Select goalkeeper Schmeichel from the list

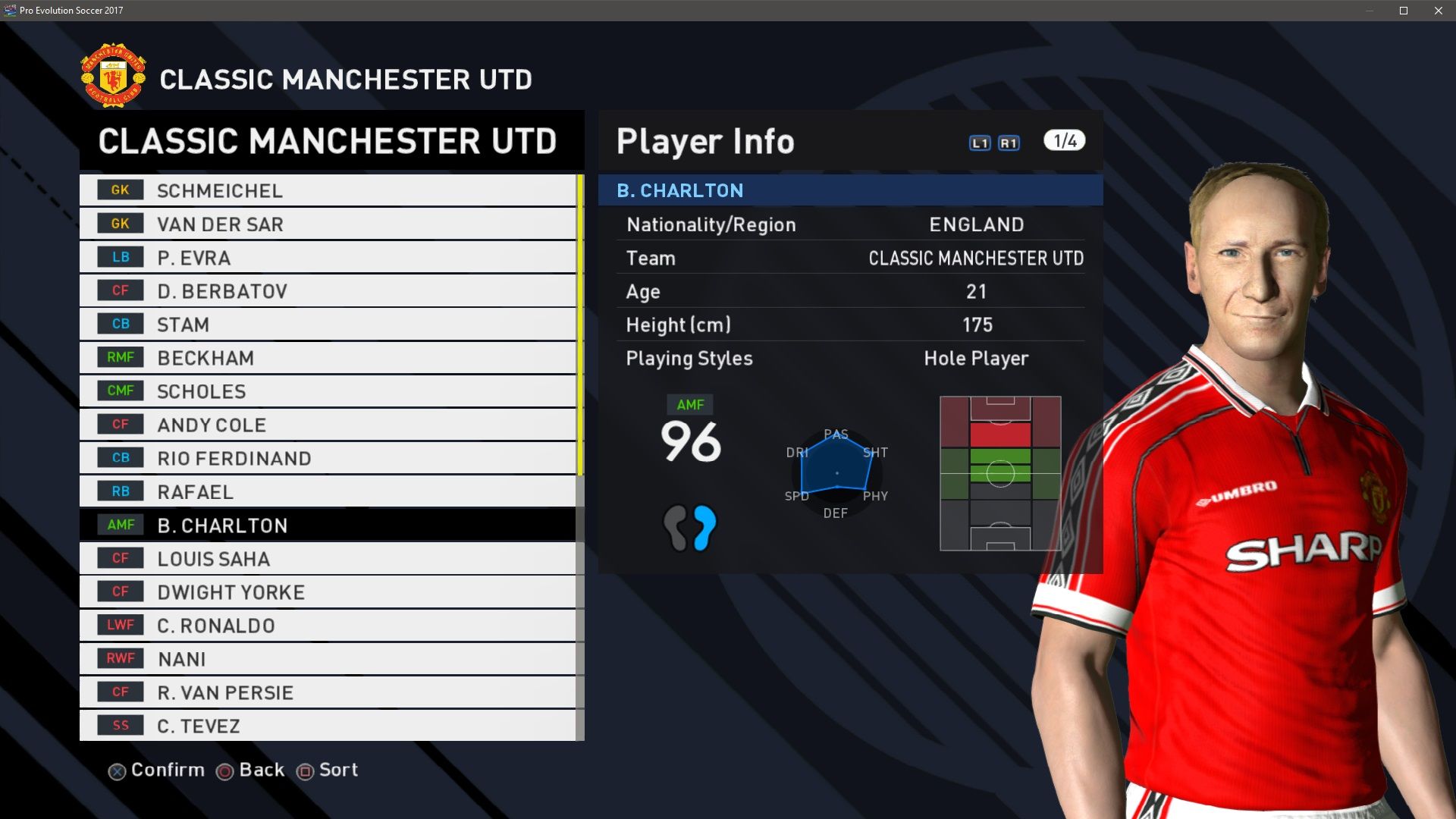click(327, 190)
